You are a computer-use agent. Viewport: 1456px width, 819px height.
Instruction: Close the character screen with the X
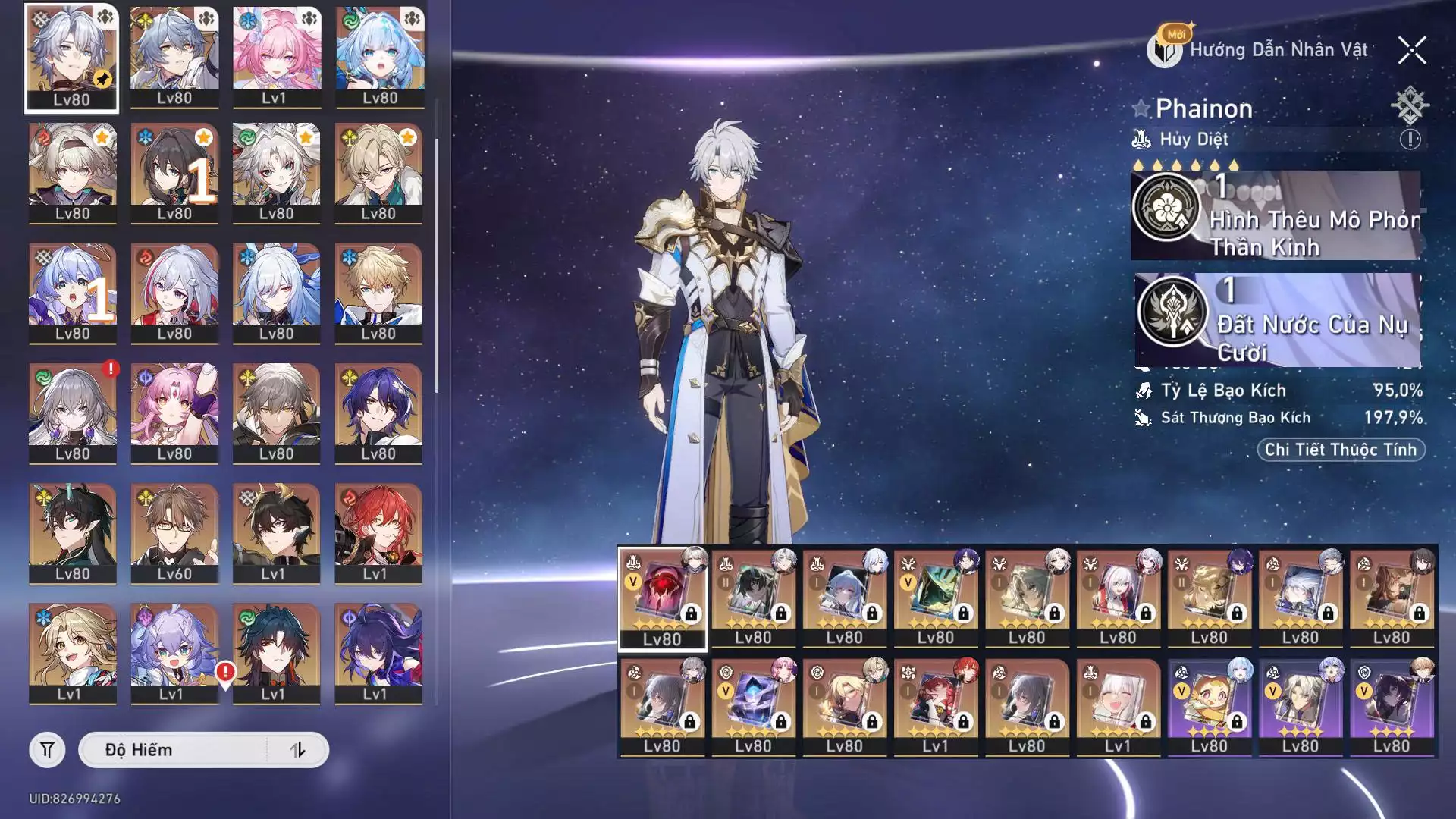coord(1412,51)
